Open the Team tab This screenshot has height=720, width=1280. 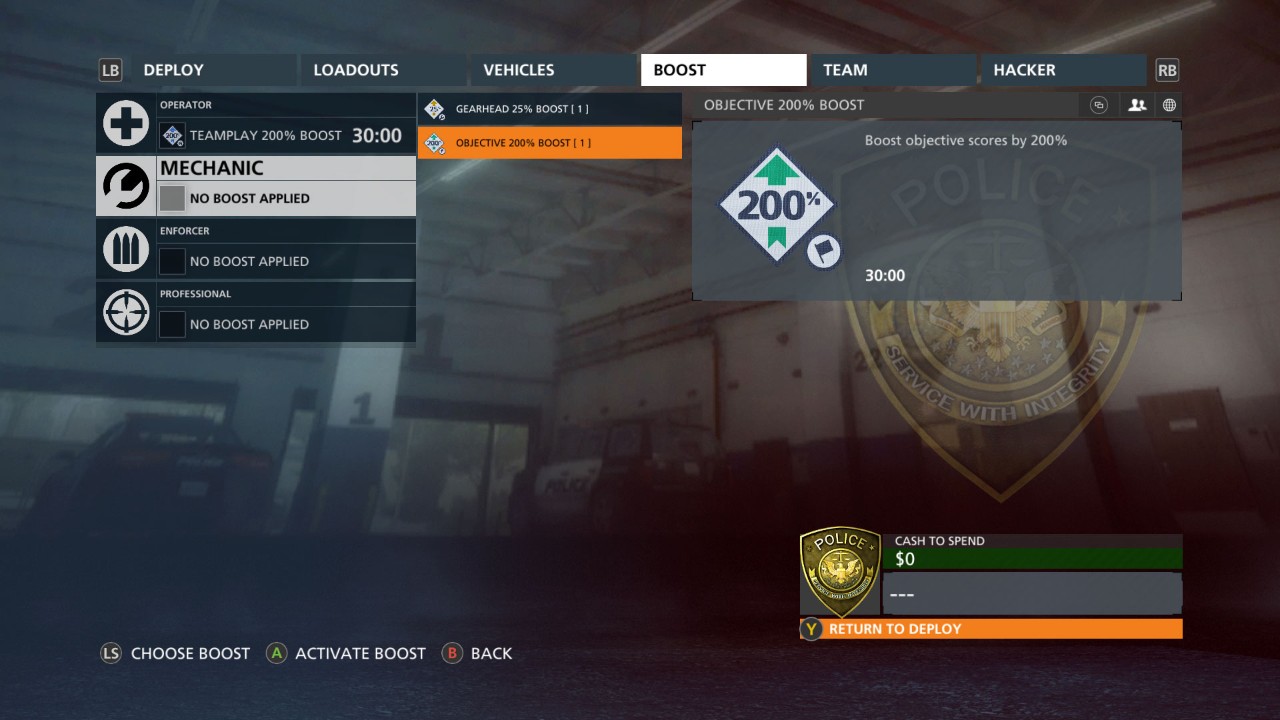[x=891, y=70]
